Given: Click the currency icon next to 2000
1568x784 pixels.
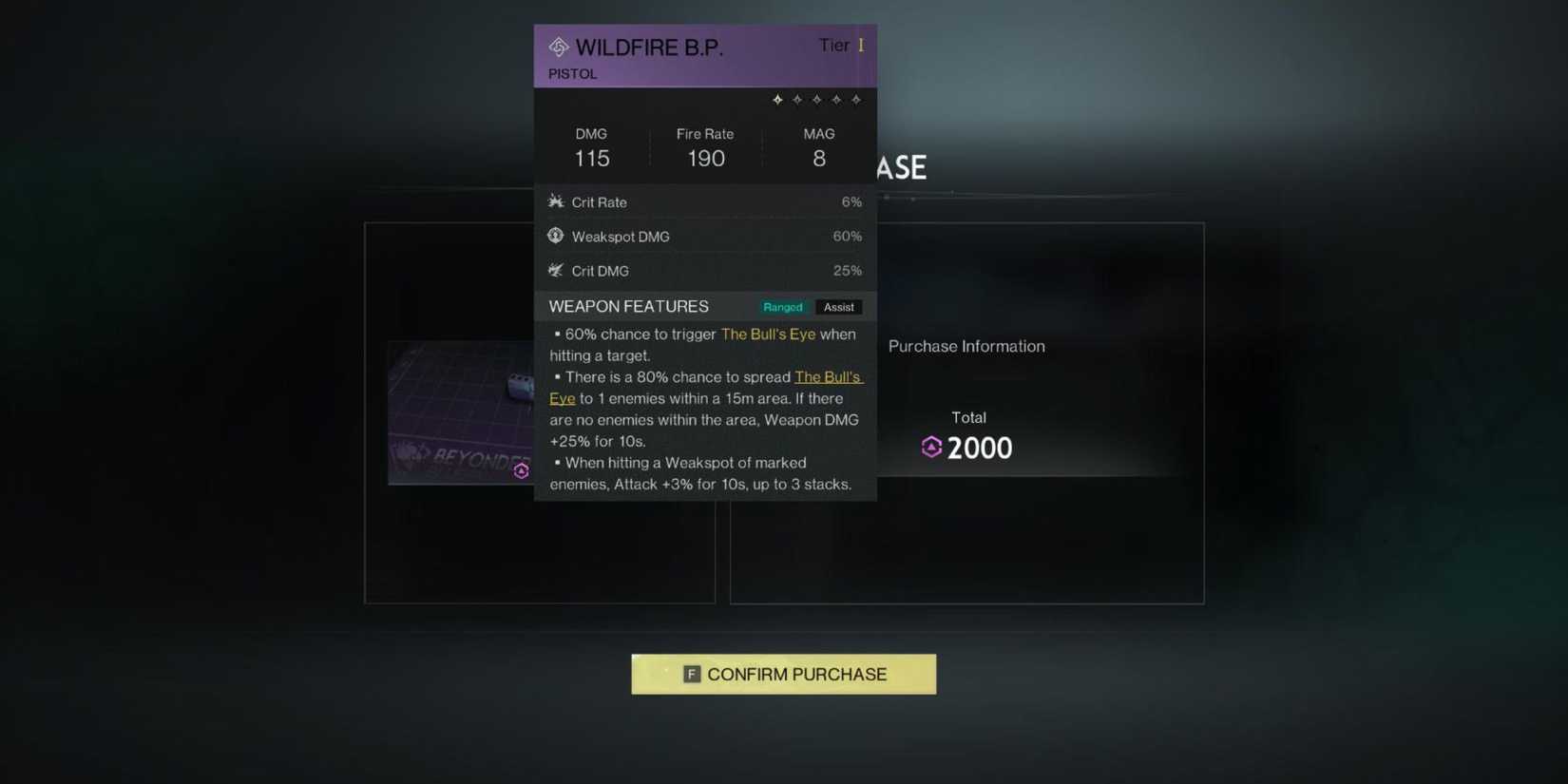Looking at the screenshot, I should [x=931, y=447].
